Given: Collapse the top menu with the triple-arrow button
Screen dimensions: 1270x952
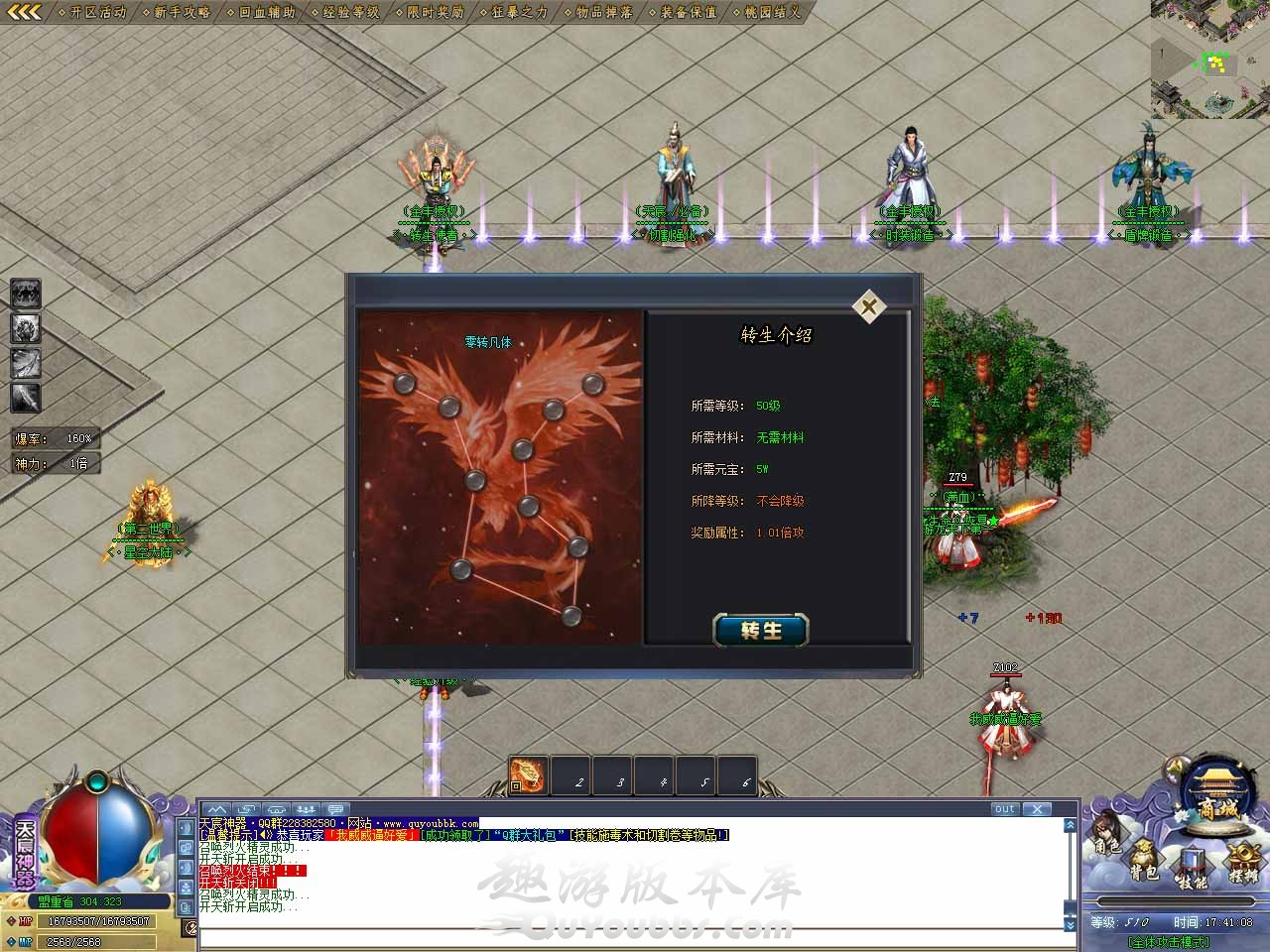Looking at the screenshot, I should [24, 12].
